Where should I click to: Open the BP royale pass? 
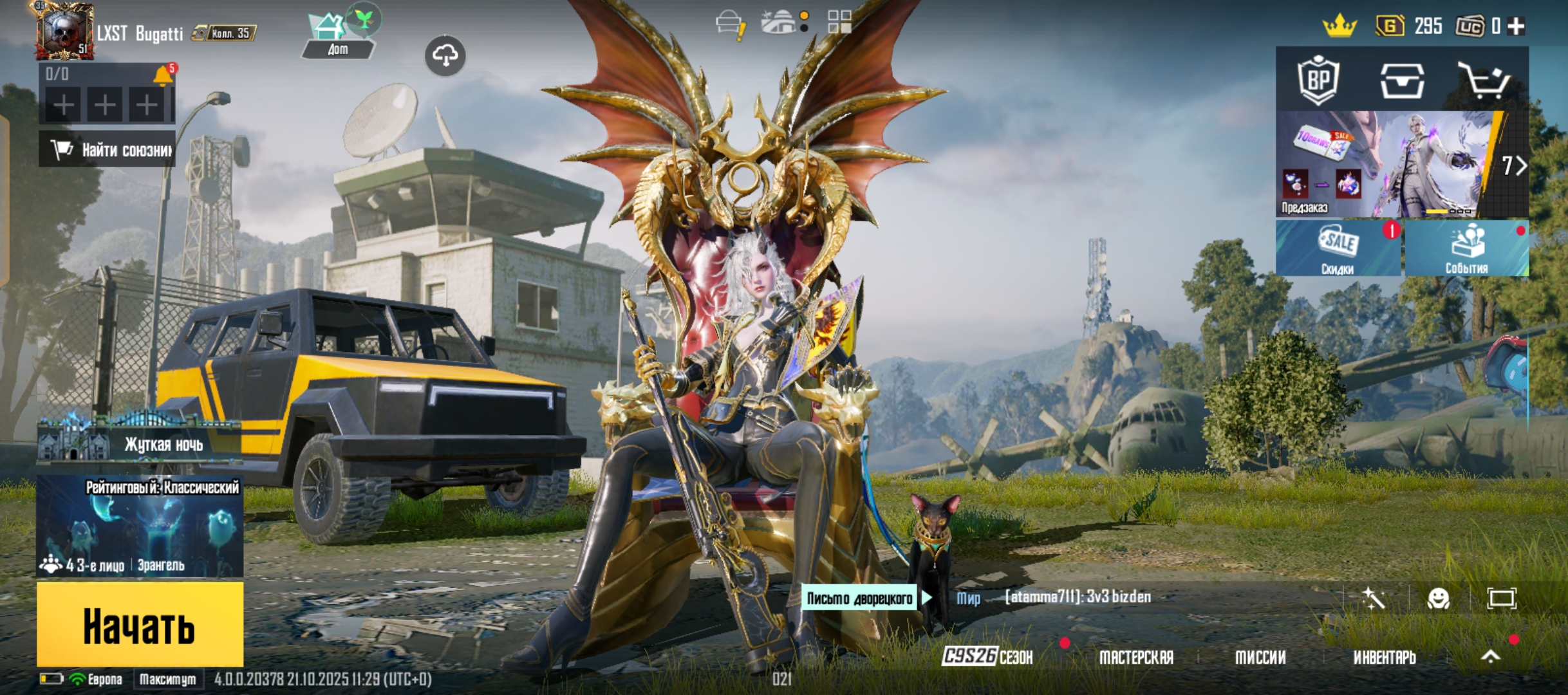(1318, 80)
